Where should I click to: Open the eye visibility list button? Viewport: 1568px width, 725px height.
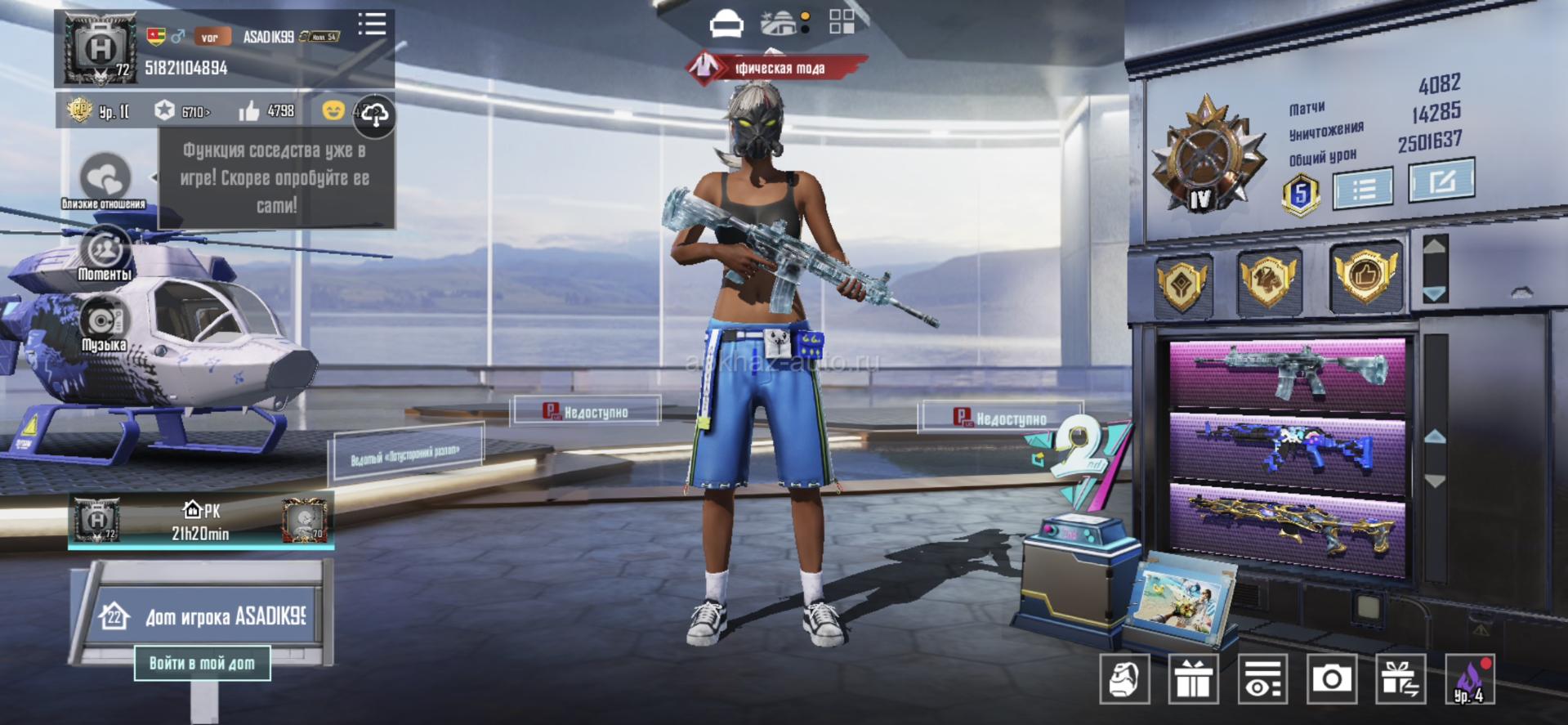point(1262,678)
